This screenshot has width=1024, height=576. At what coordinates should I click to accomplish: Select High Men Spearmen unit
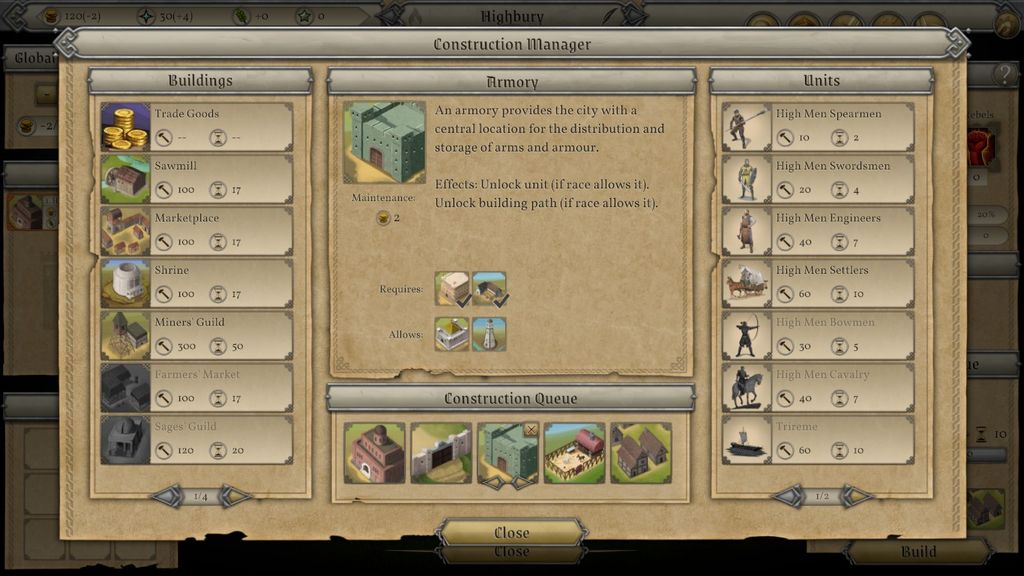(818, 127)
